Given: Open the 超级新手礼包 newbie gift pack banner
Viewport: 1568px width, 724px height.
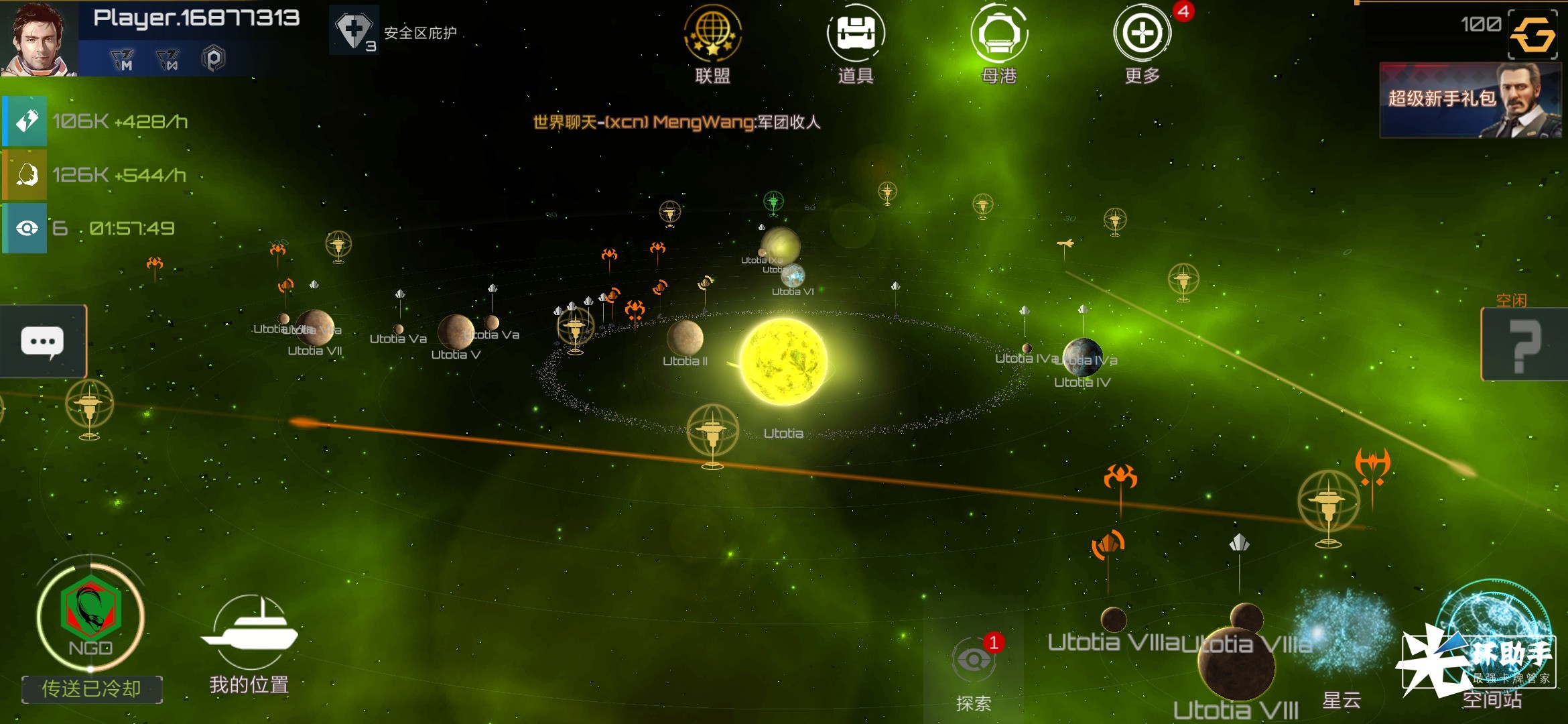Looking at the screenshot, I should point(1470,101).
